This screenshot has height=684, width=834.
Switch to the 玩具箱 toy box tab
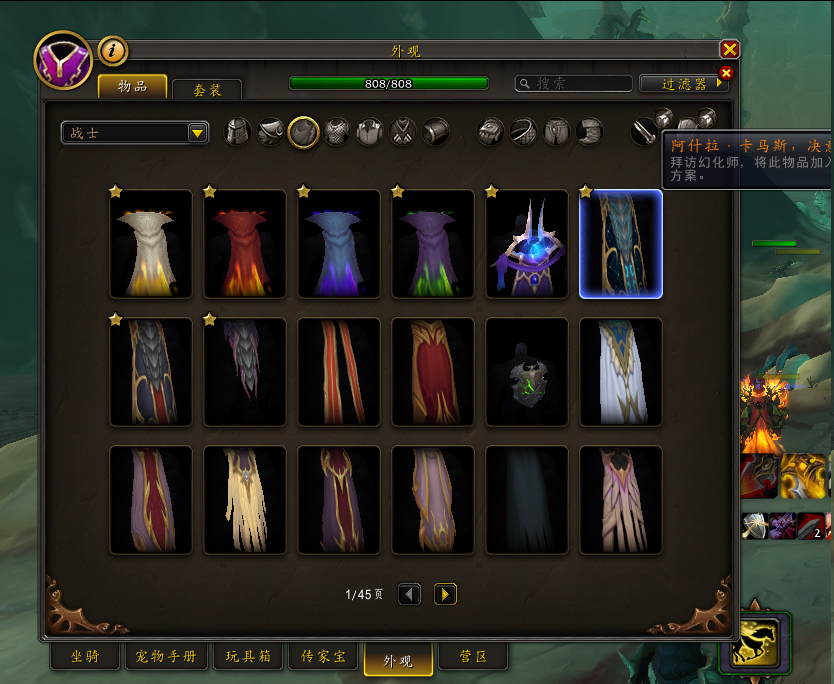click(246, 657)
